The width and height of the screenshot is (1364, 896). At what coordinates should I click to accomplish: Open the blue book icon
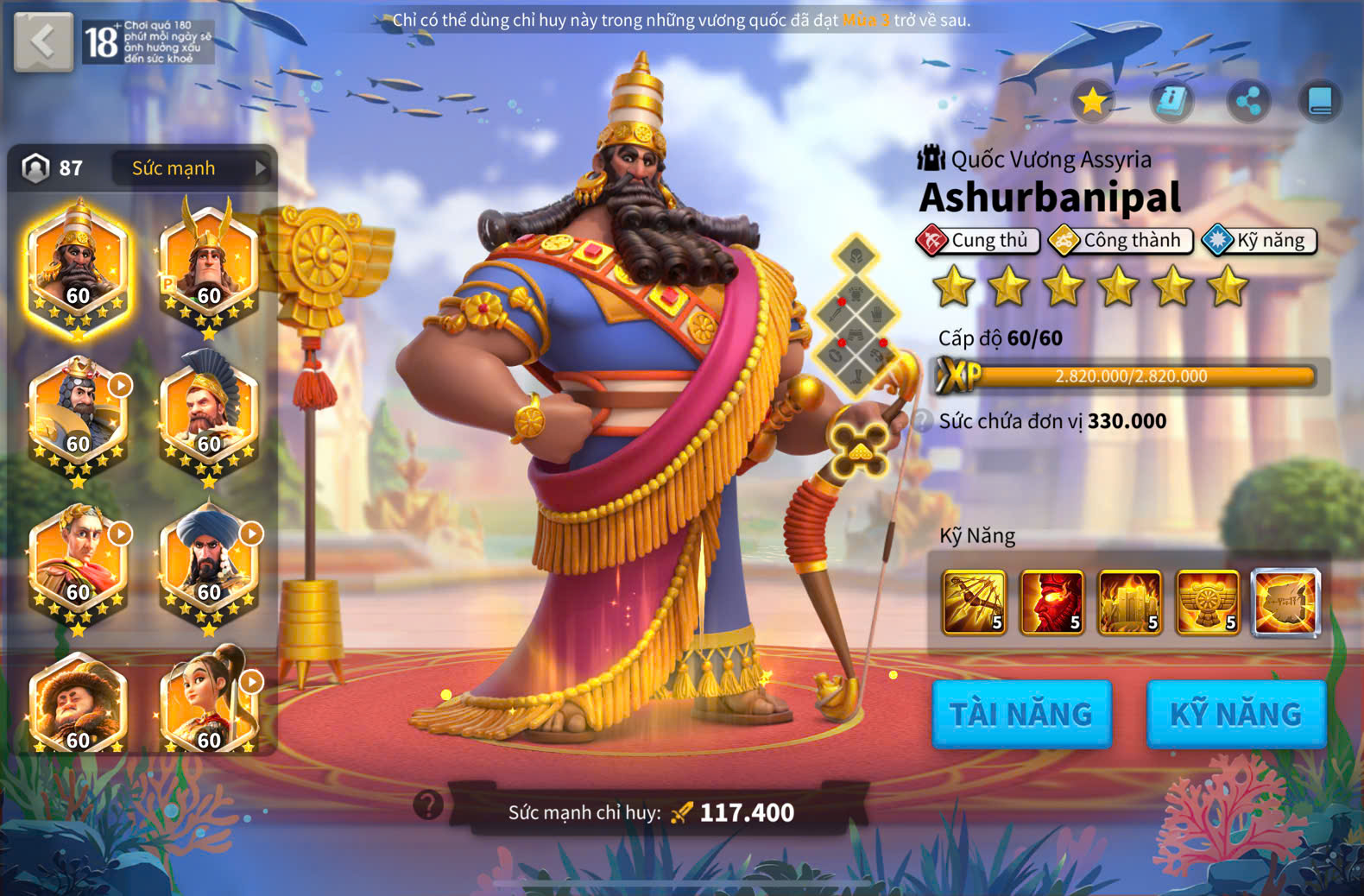point(1320,101)
